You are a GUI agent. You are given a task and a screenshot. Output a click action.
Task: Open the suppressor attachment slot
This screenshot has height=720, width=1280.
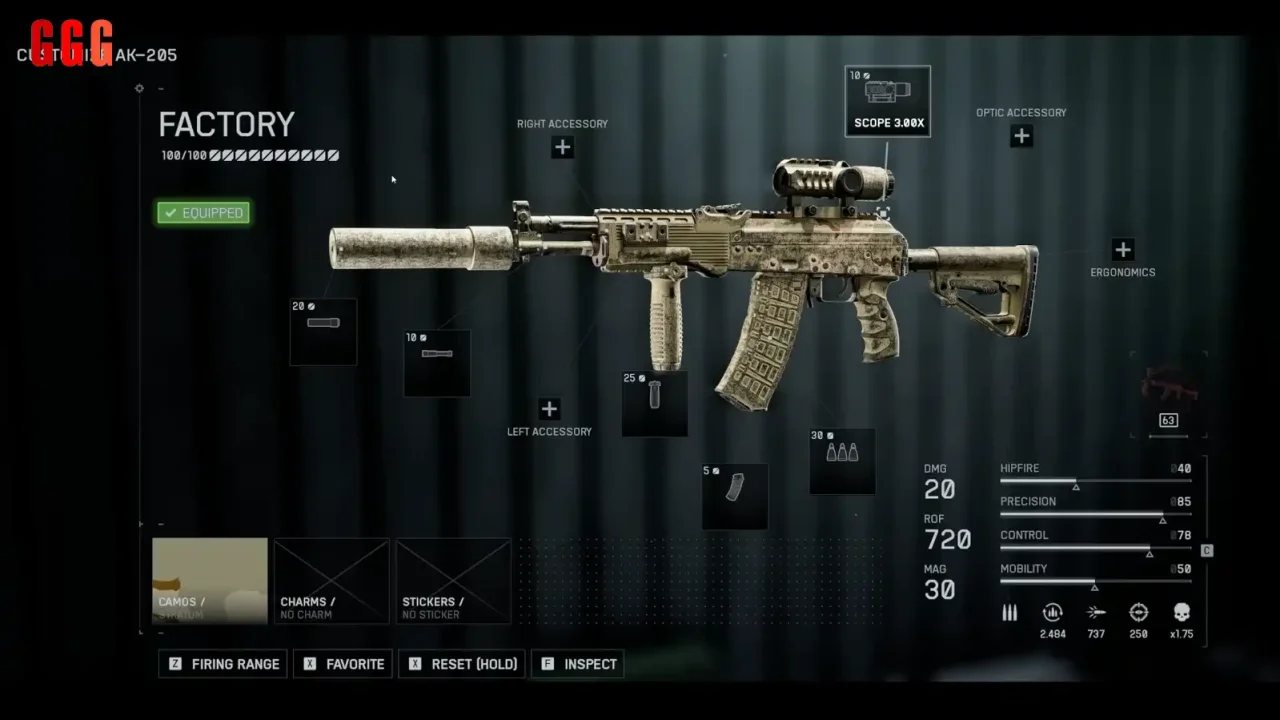coord(322,330)
